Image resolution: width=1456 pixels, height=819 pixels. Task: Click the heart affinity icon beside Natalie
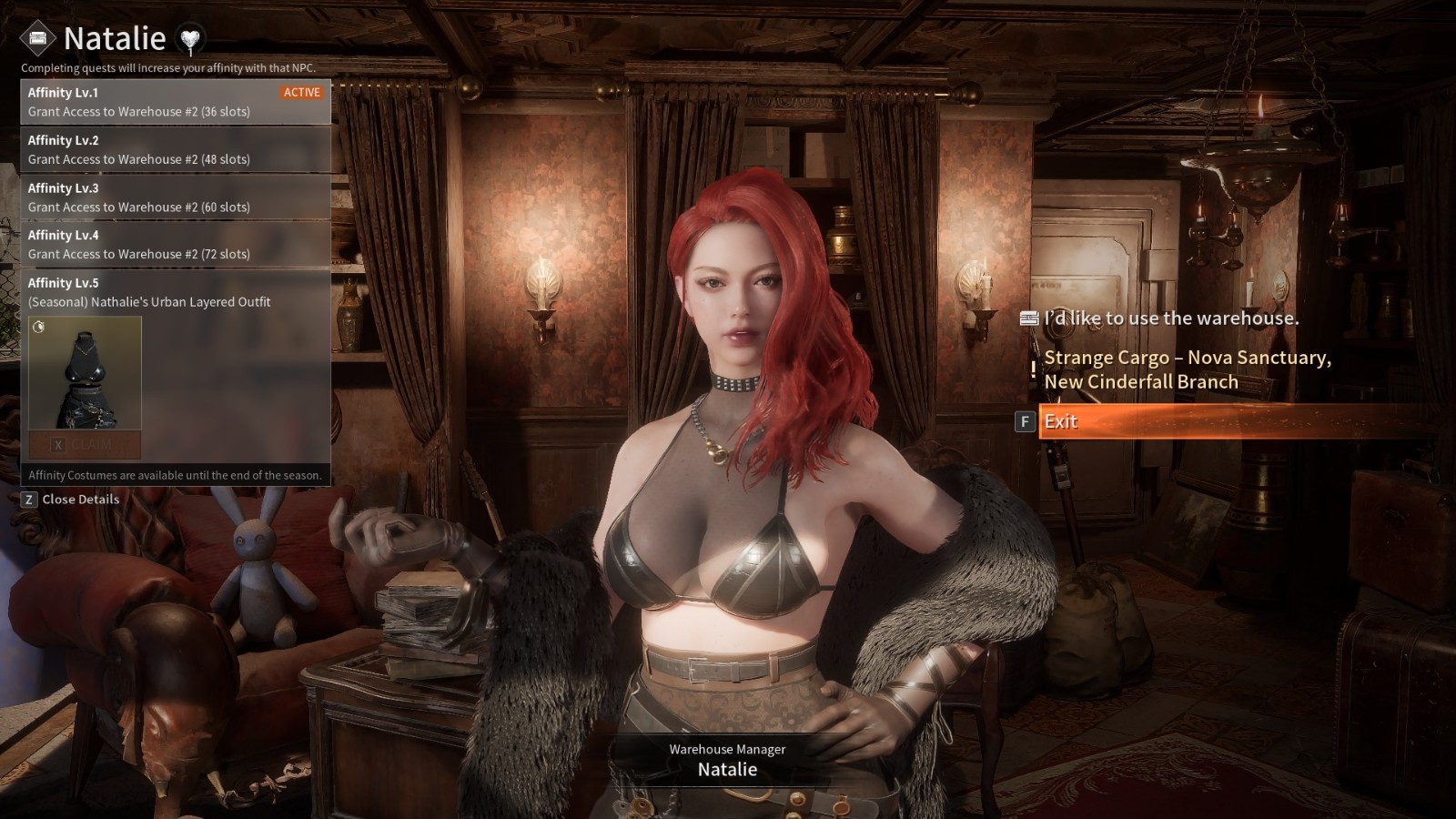[x=190, y=39]
